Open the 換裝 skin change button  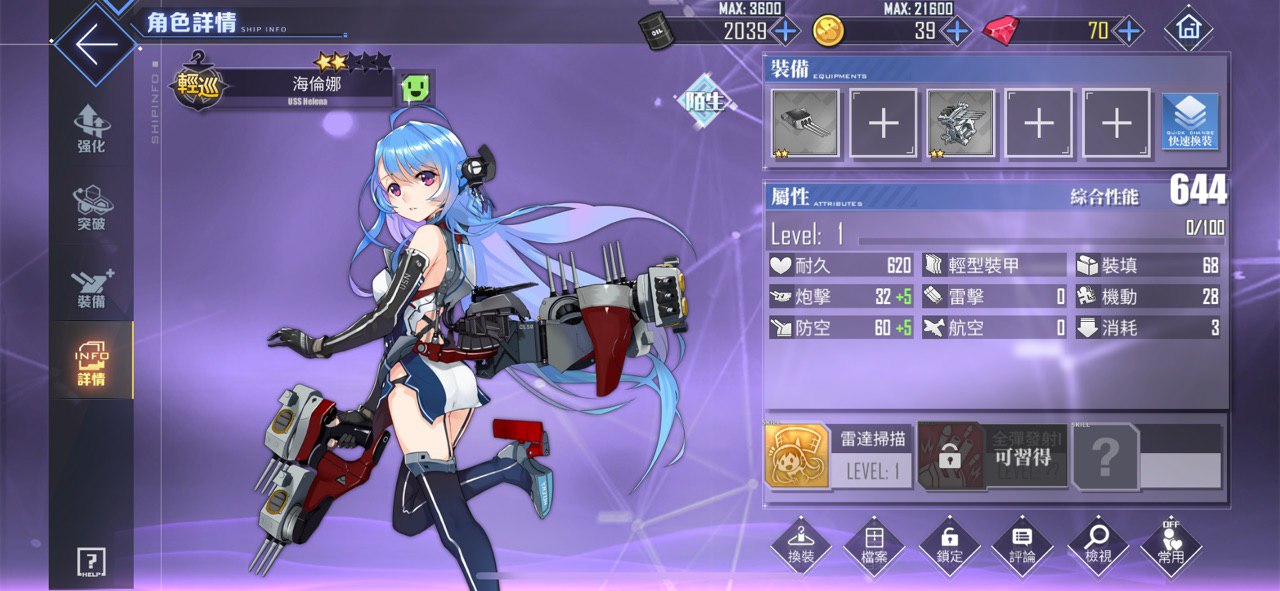pos(801,545)
